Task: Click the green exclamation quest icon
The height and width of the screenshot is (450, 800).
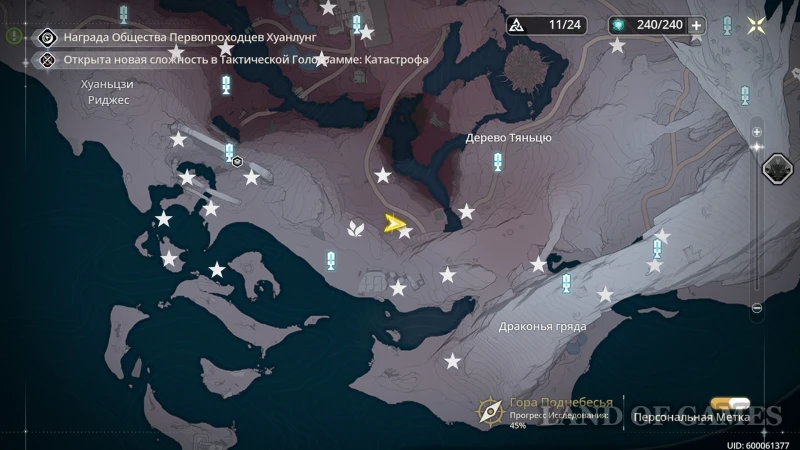Action: (x=13, y=35)
